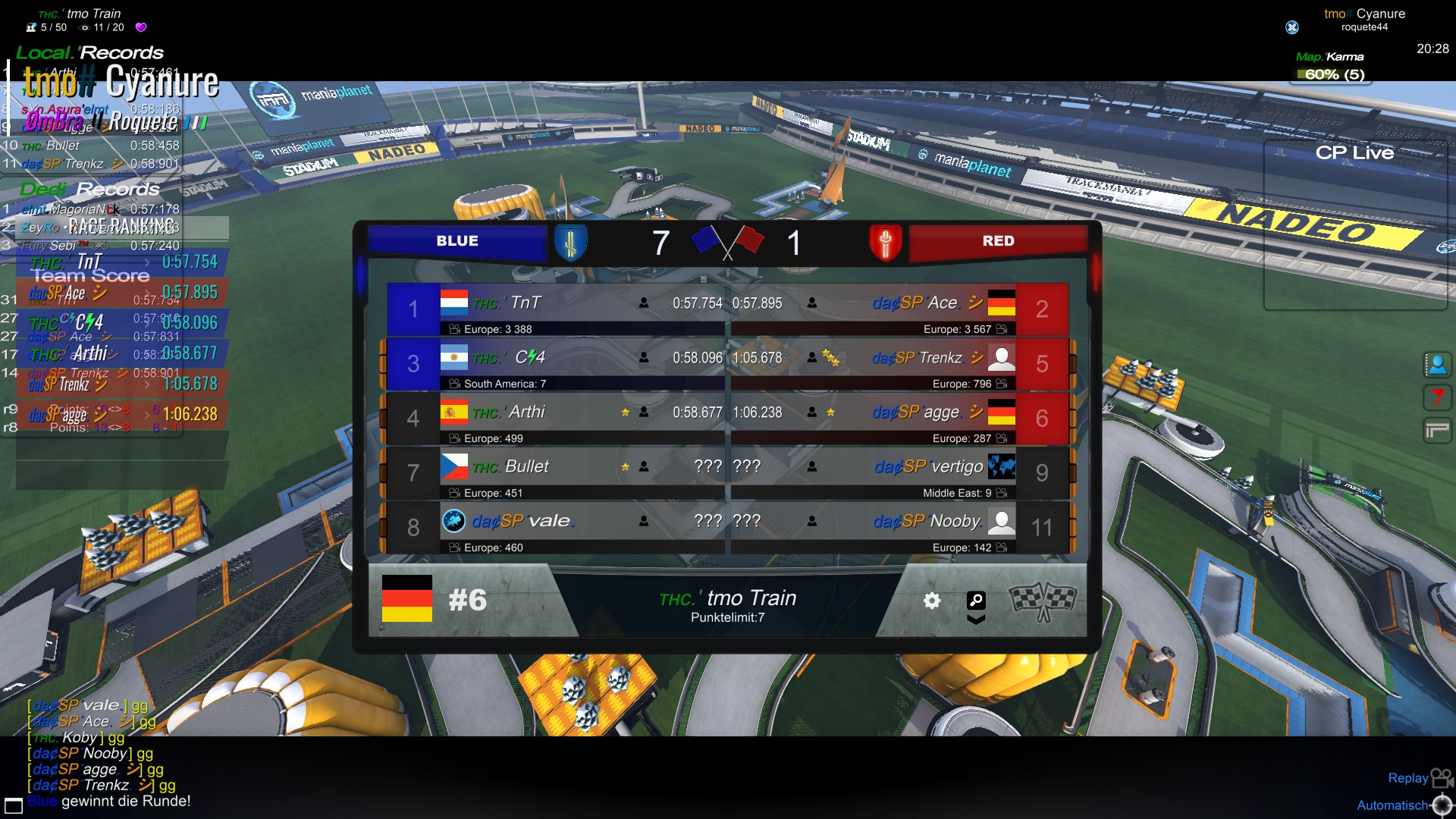Open the chat window icon
The height and width of the screenshot is (819, 1456).
[x=14, y=805]
